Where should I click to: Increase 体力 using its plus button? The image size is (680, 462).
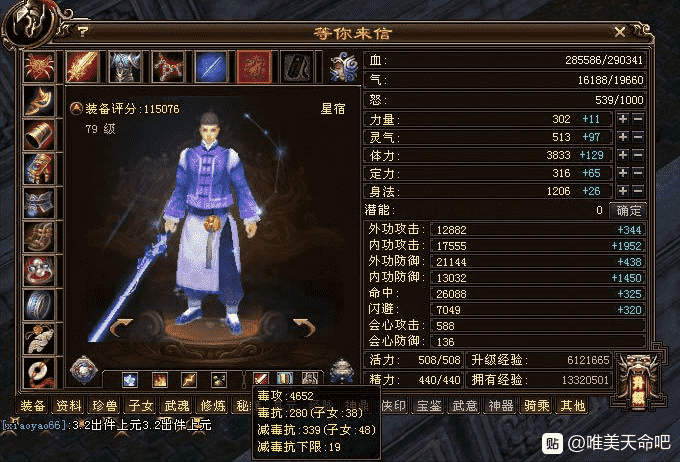622,156
